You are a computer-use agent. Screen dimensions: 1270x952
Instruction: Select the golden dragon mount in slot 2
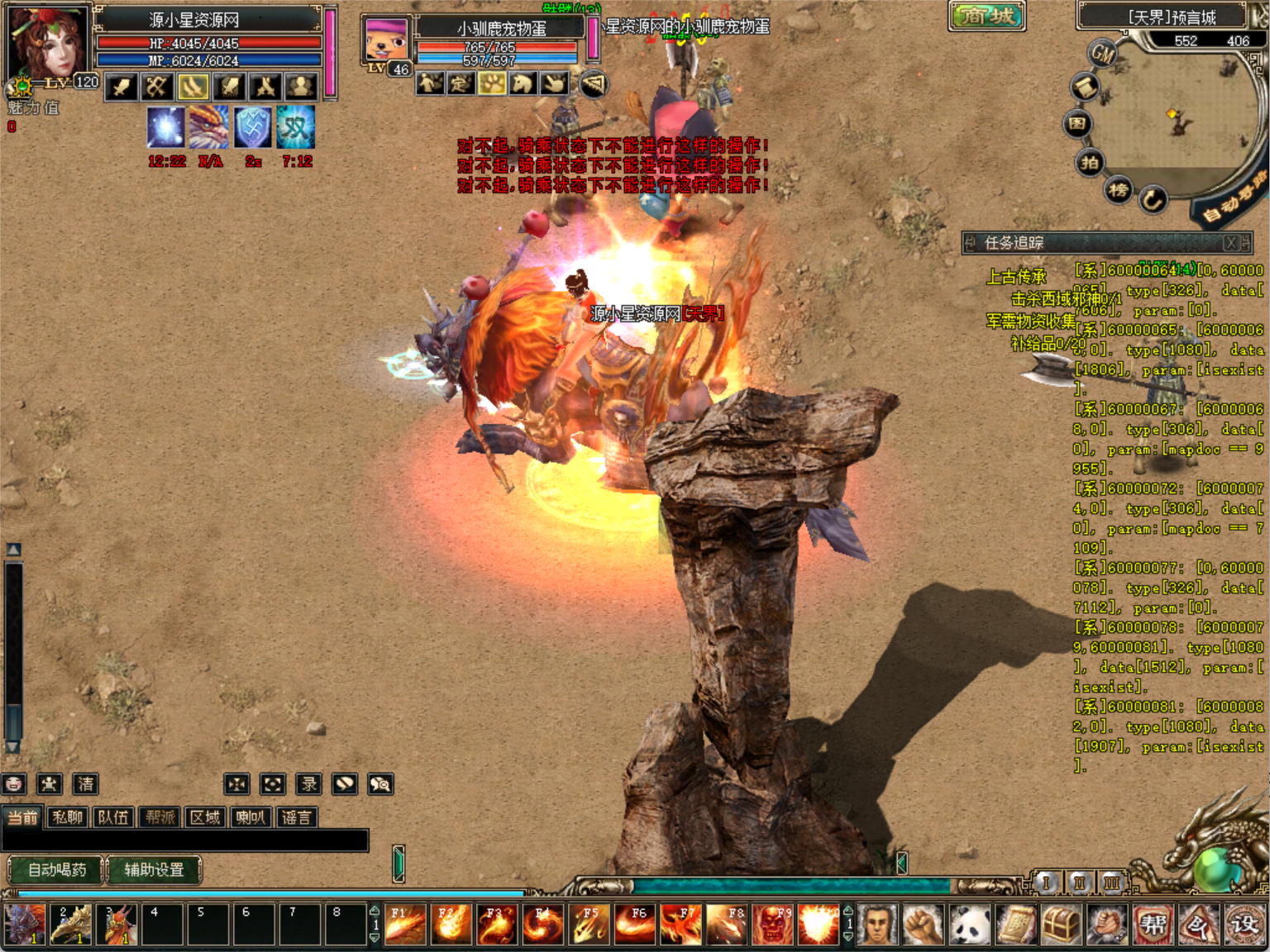70,924
